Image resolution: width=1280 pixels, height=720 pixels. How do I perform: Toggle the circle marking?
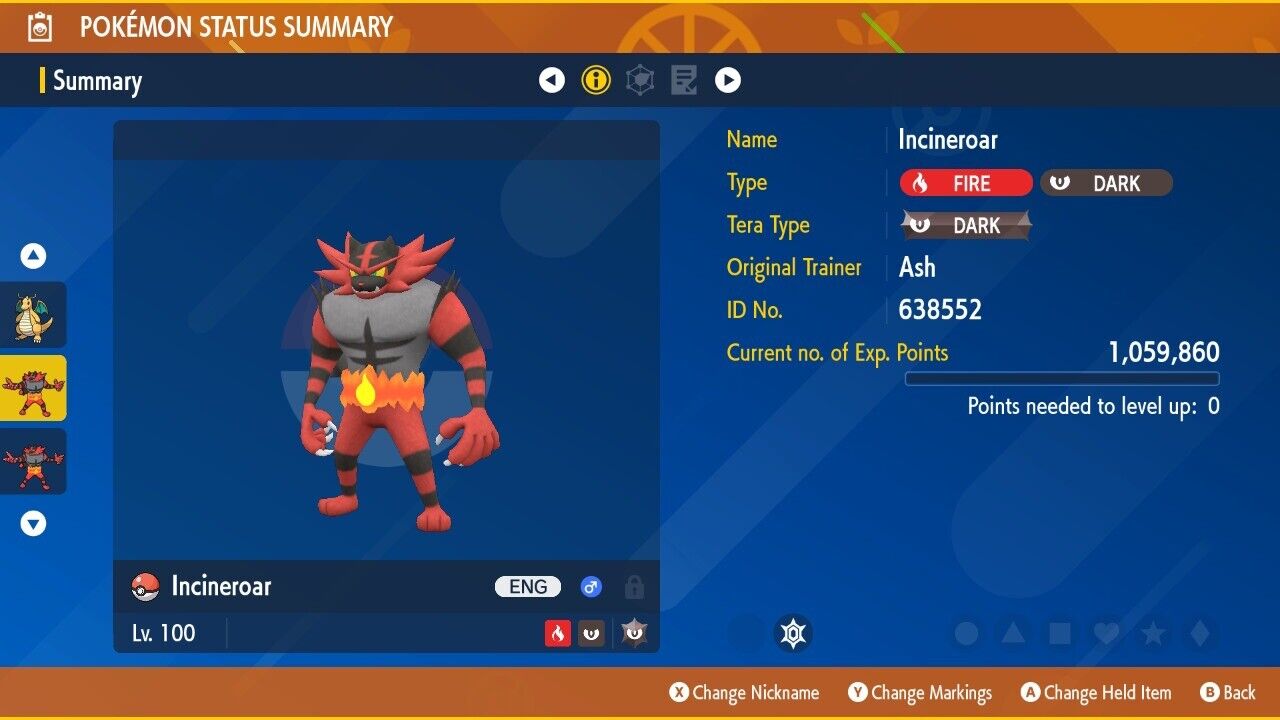point(966,633)
